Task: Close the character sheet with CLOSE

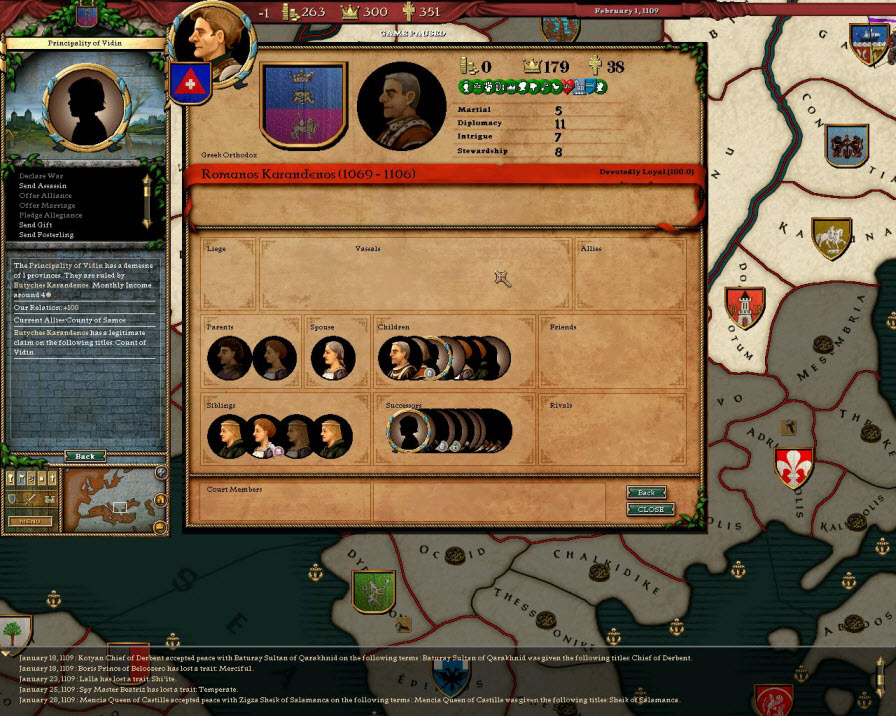Action: point(650,509)
